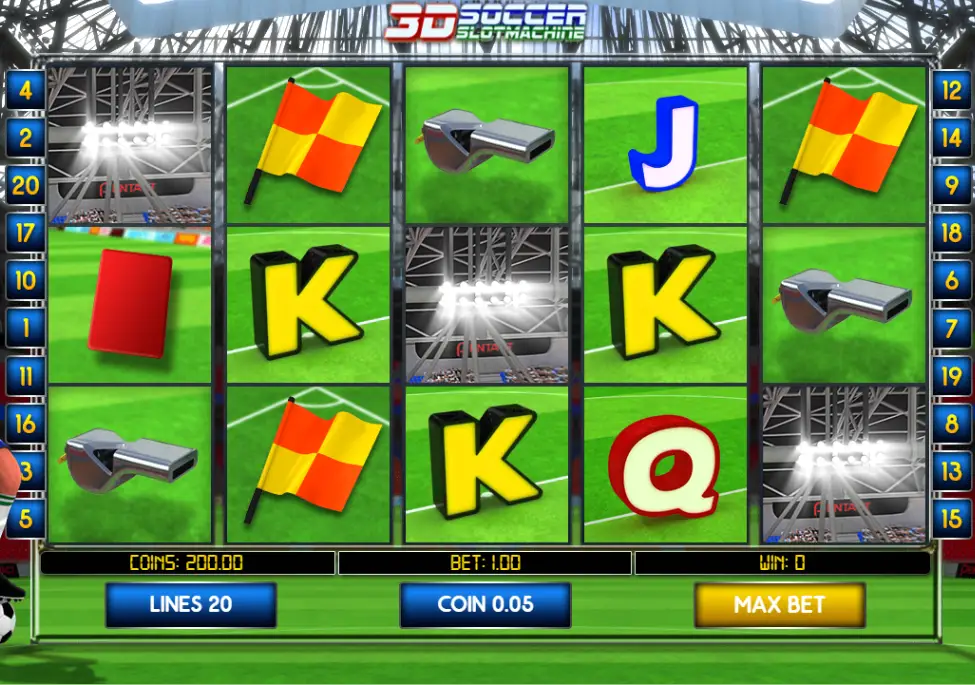Screen dimensions: 975x685
Task: Select payline number 4 marker
Action: [25, 91]
